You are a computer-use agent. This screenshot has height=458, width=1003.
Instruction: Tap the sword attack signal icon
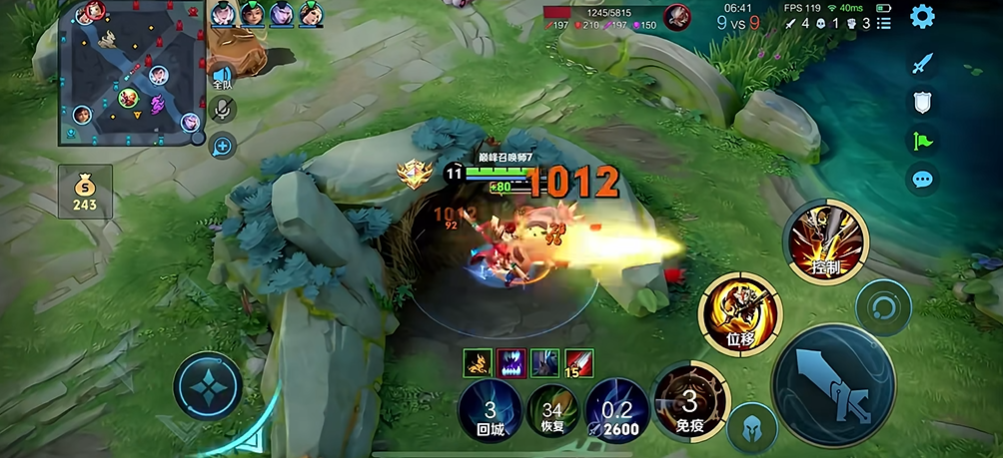point(922,64)
